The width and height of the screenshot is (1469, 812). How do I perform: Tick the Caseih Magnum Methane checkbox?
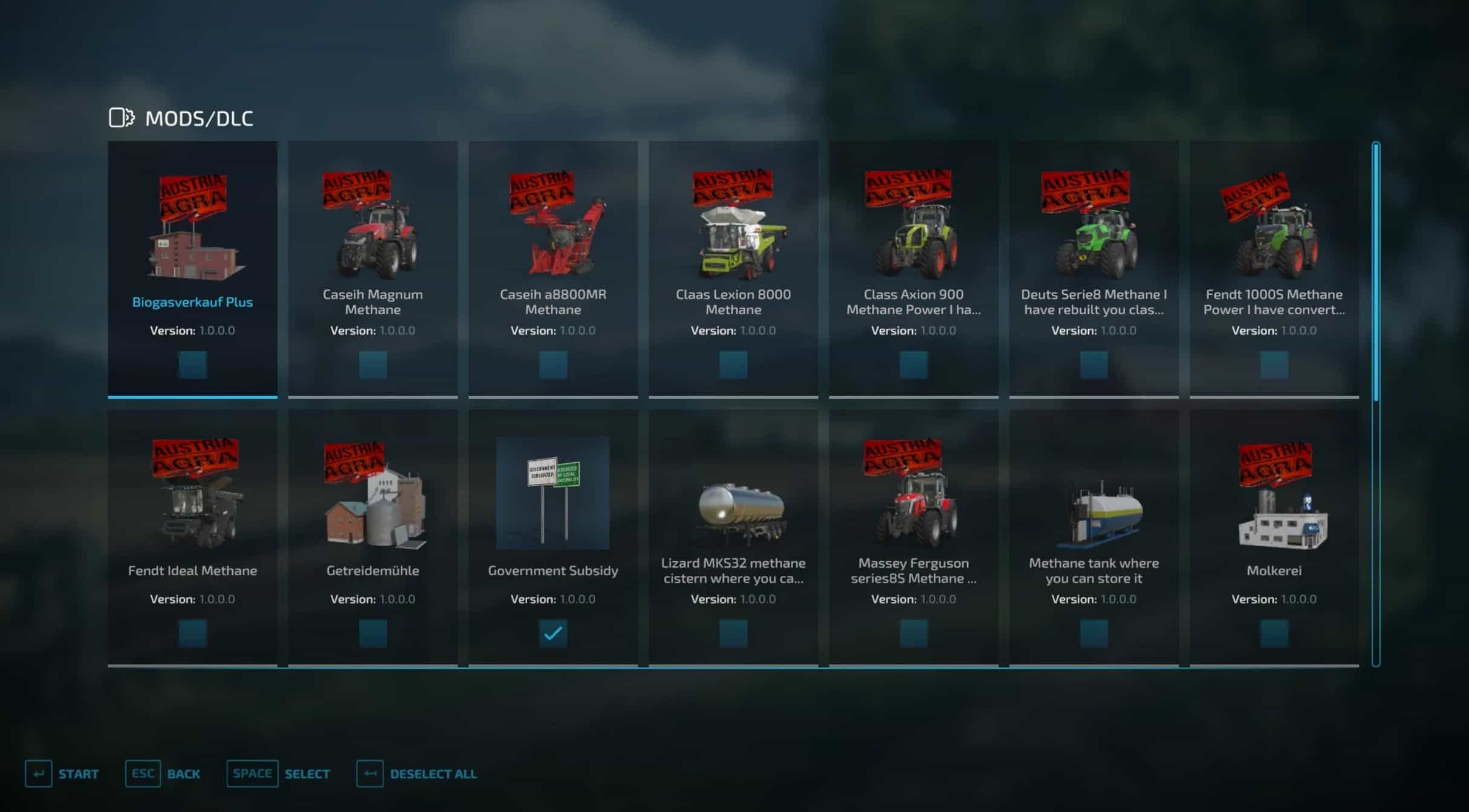(x=372, y=365)
